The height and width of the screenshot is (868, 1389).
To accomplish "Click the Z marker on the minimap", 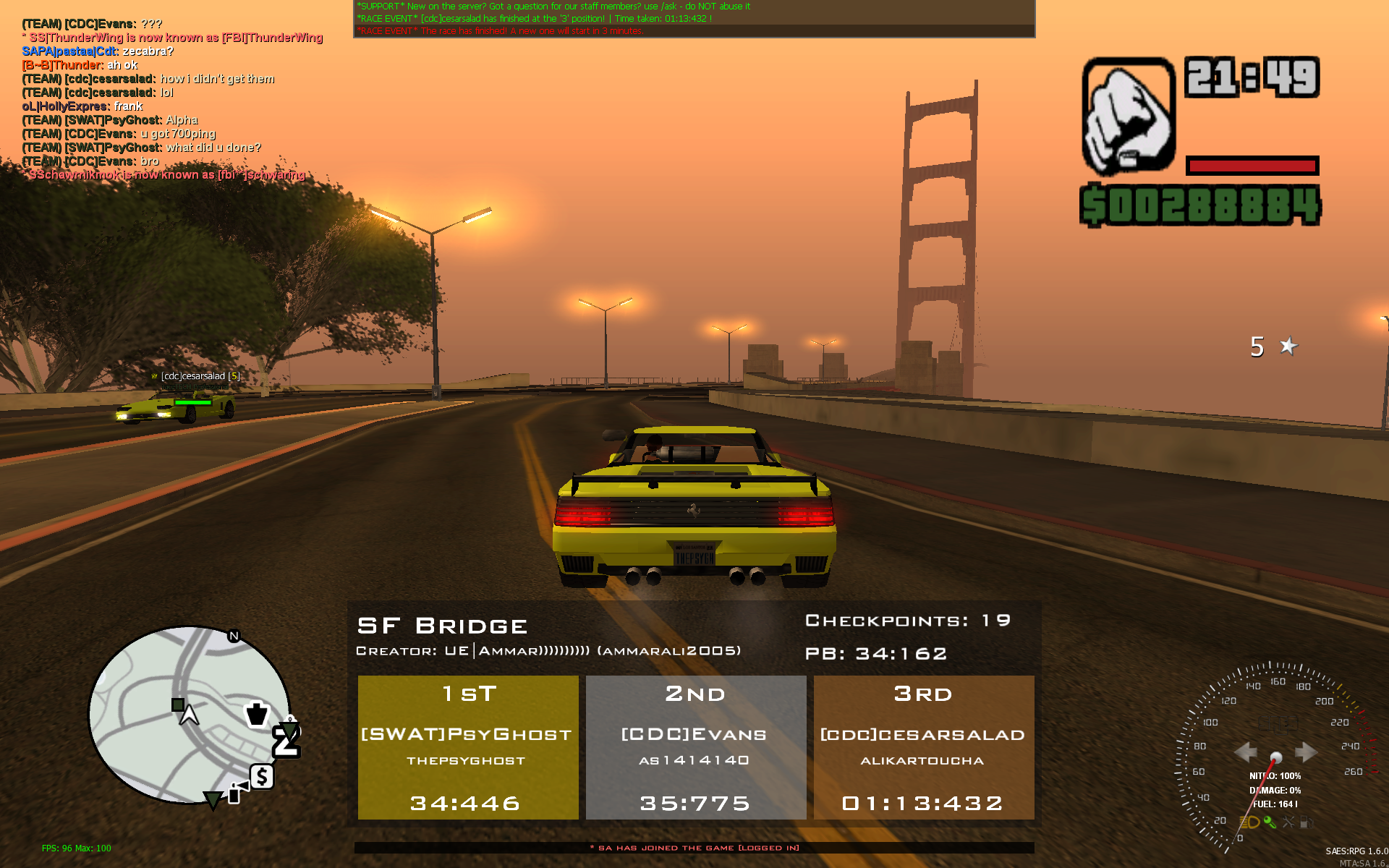I will pyautogui.click(x=286, y=742).
